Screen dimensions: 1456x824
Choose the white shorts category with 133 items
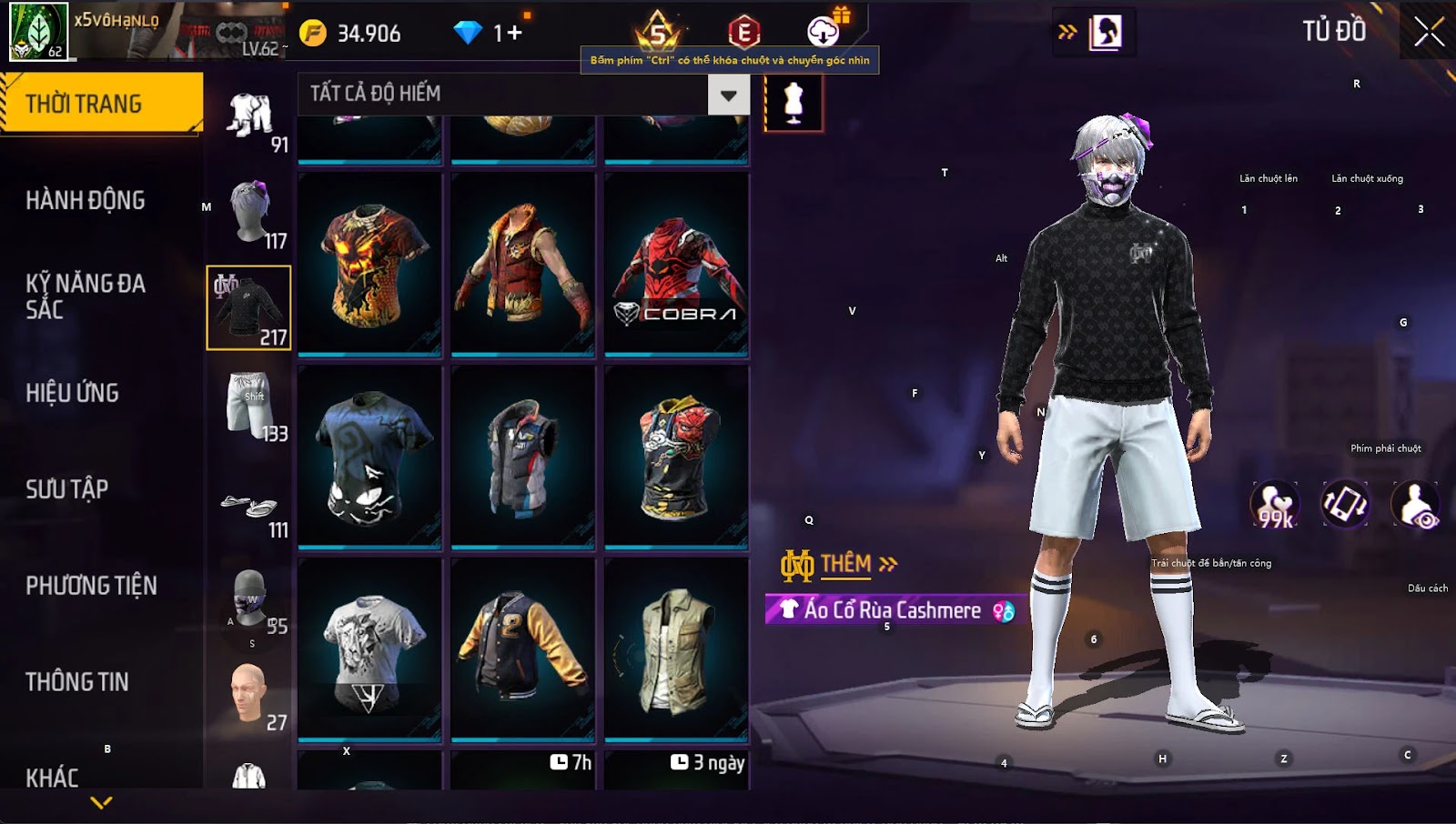[x=249, y=405]
